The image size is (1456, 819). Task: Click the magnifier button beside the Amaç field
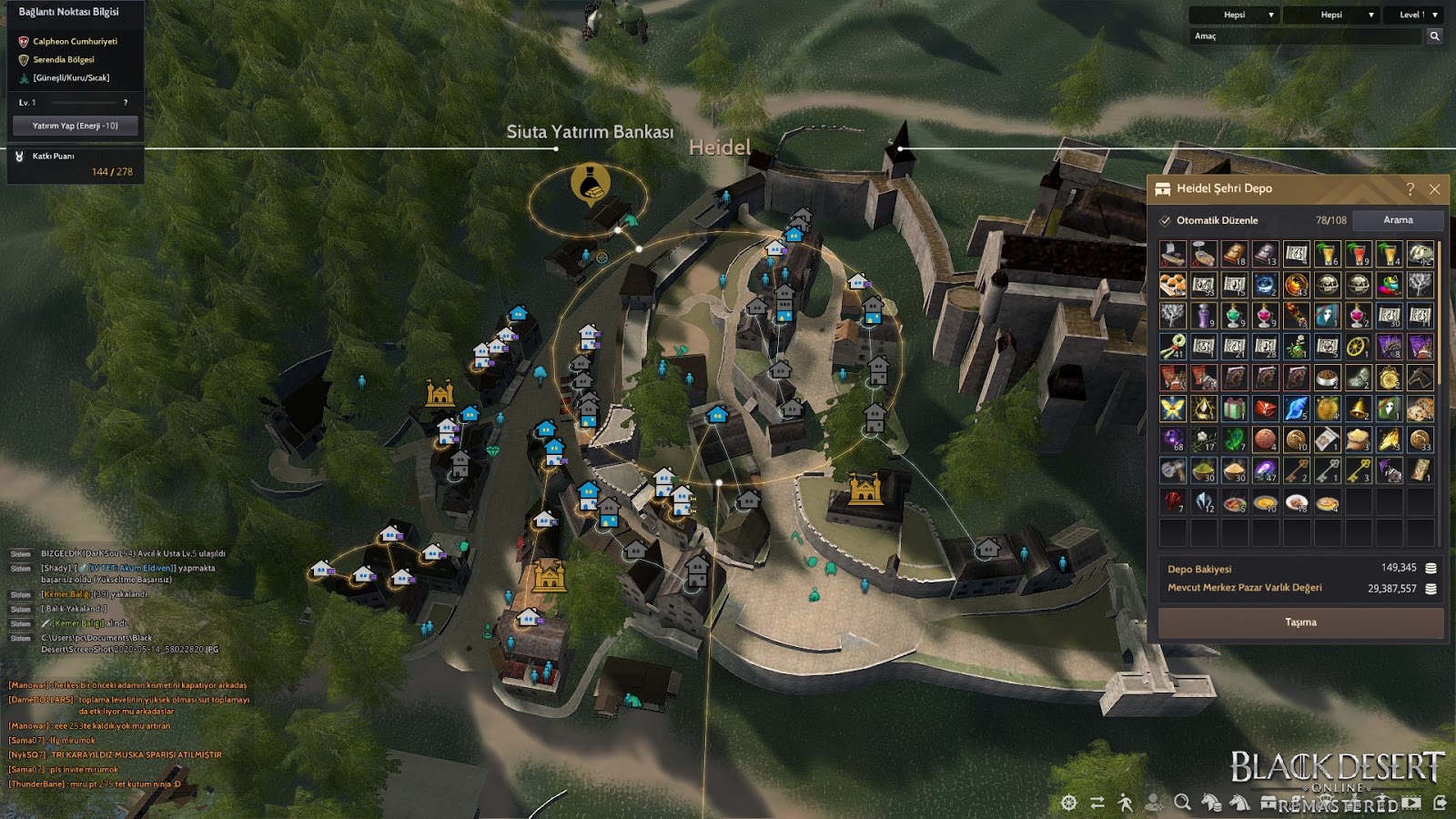(1434, 36)
